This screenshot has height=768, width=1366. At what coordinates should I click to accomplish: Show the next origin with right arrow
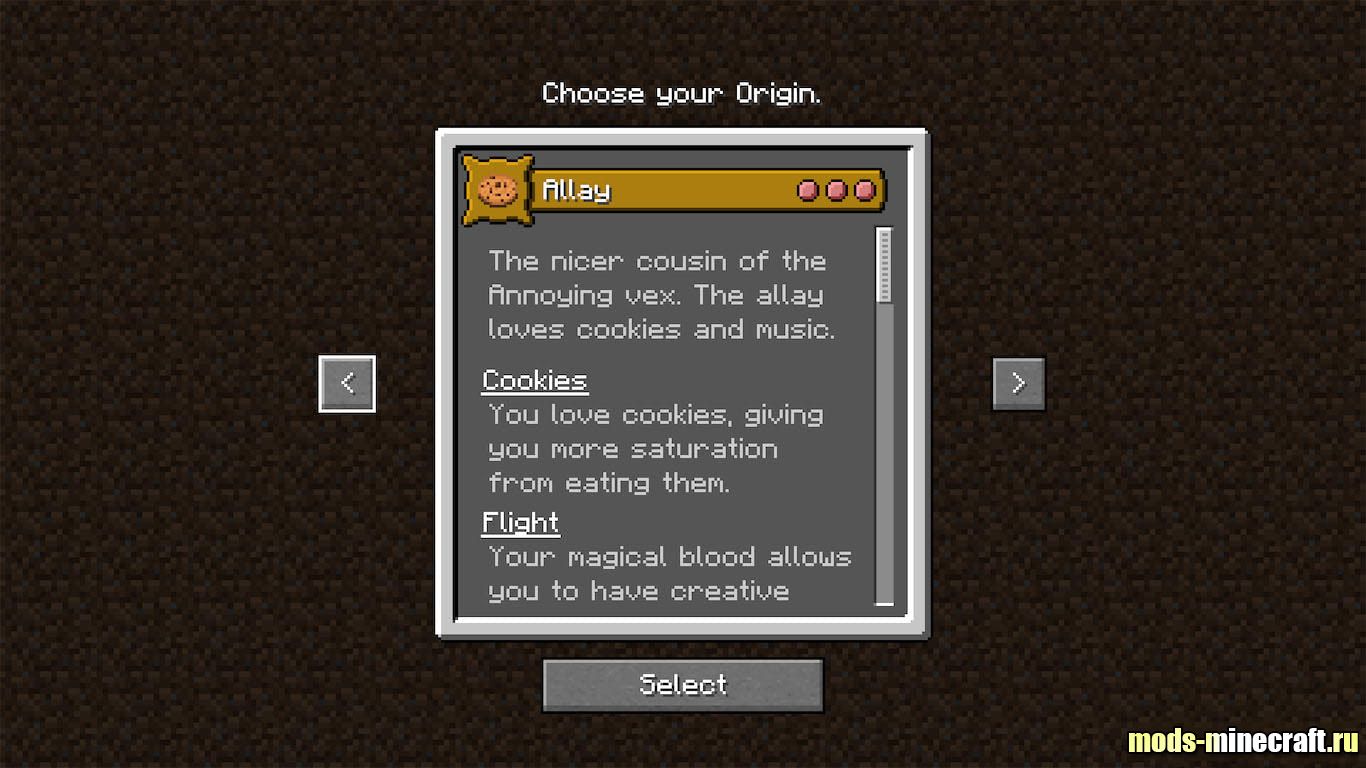(x=1018, y=383)
